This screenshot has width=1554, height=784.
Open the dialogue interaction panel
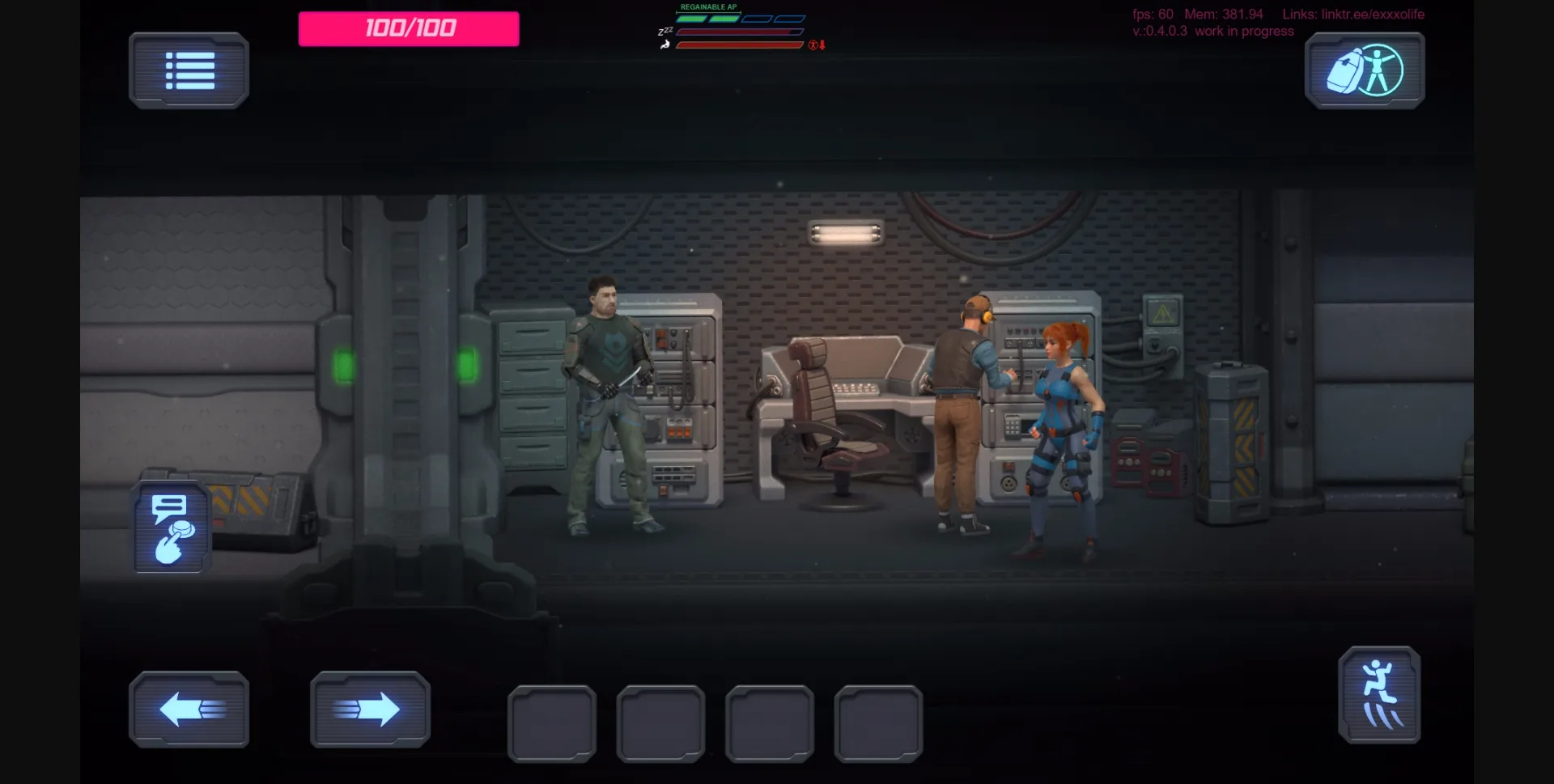(171, 527)
